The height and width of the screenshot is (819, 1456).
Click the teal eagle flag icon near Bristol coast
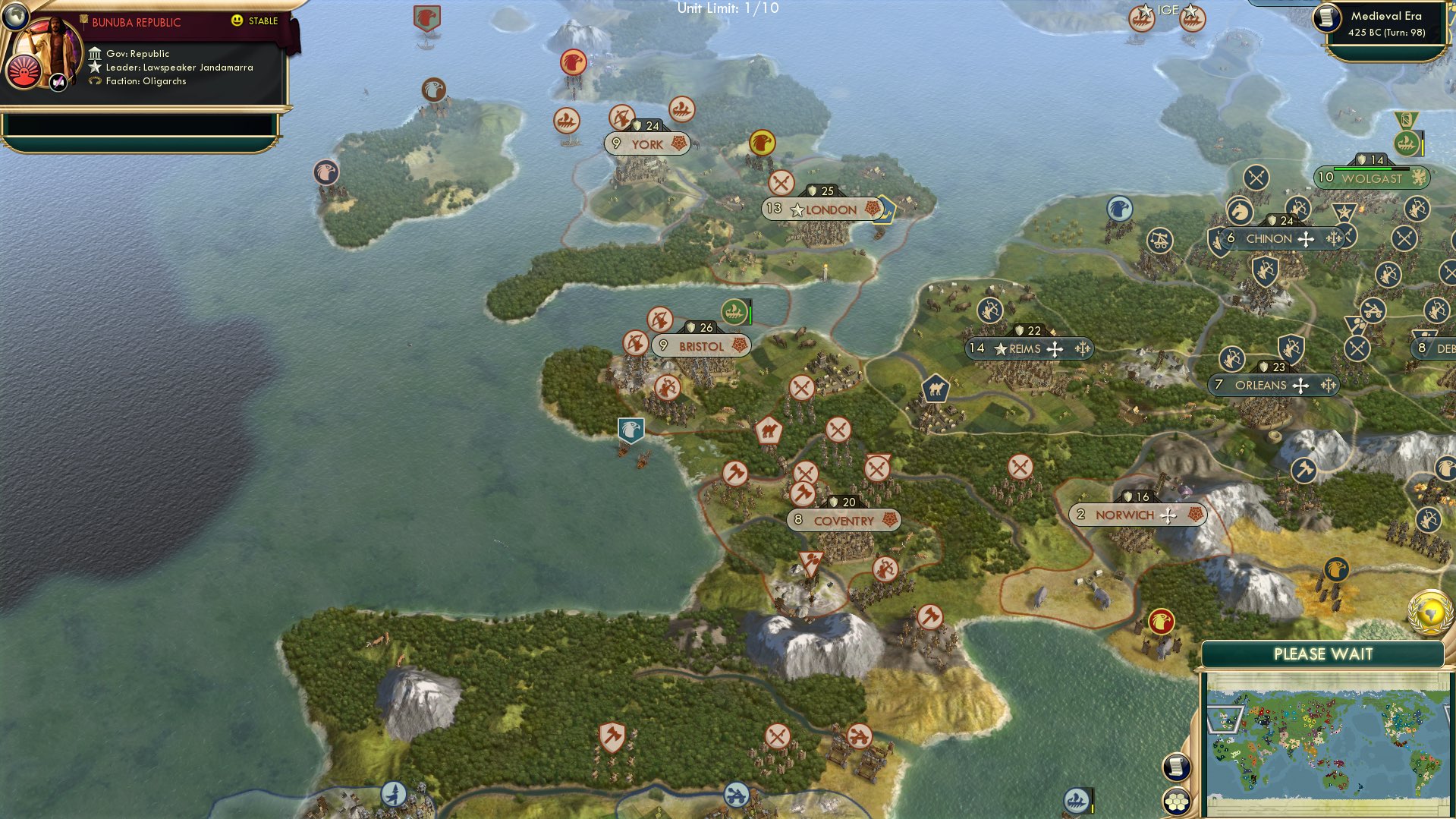[x=630, y=430]
